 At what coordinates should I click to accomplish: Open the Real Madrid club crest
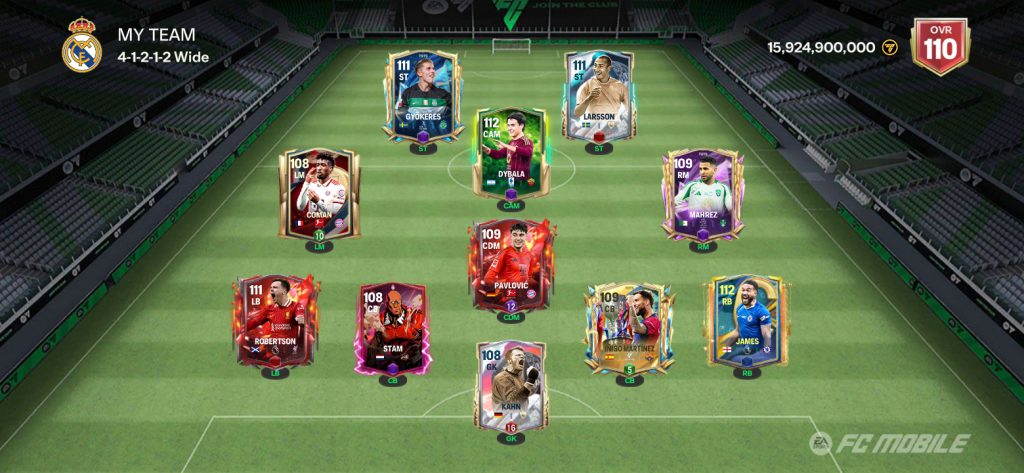(82, 46)
